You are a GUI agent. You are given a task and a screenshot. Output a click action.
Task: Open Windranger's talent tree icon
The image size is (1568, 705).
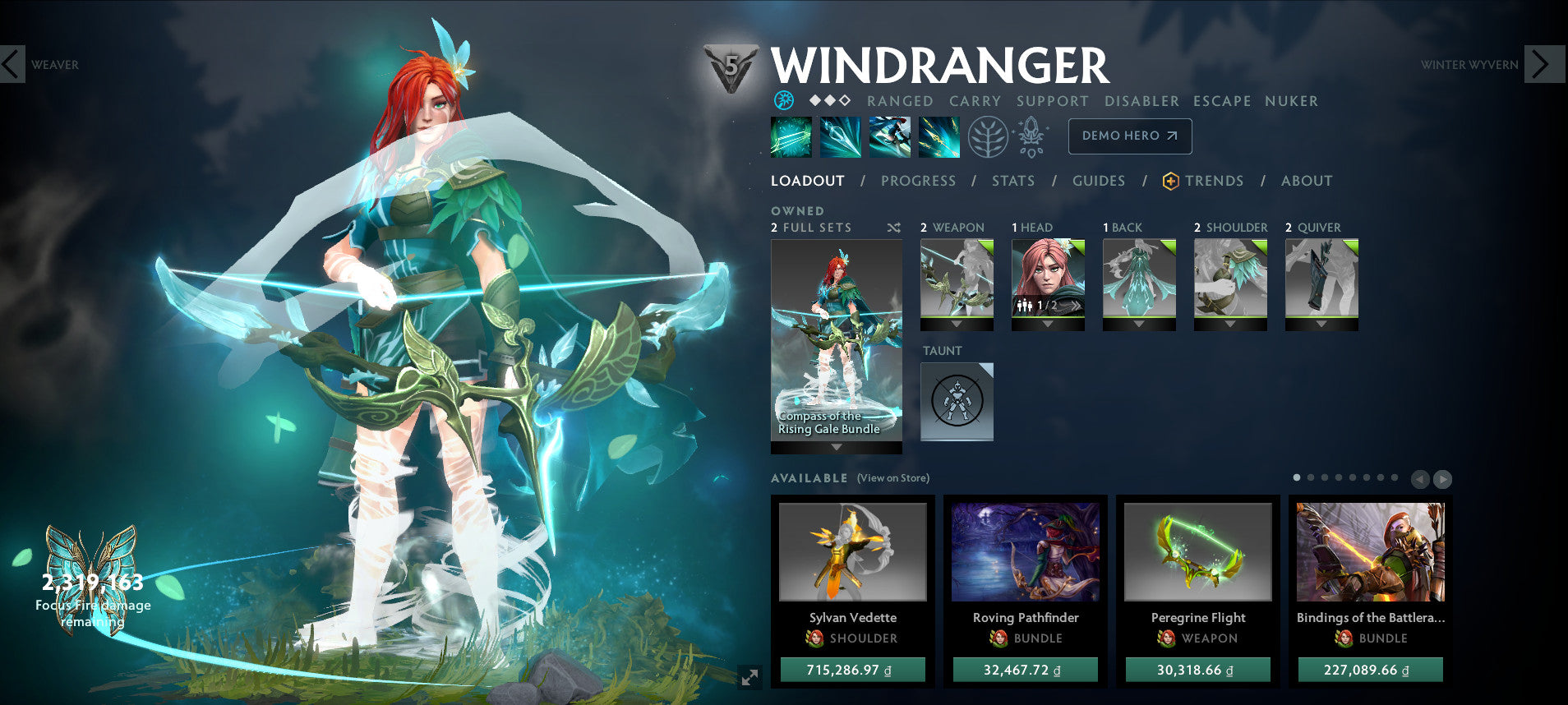[989, 136]
